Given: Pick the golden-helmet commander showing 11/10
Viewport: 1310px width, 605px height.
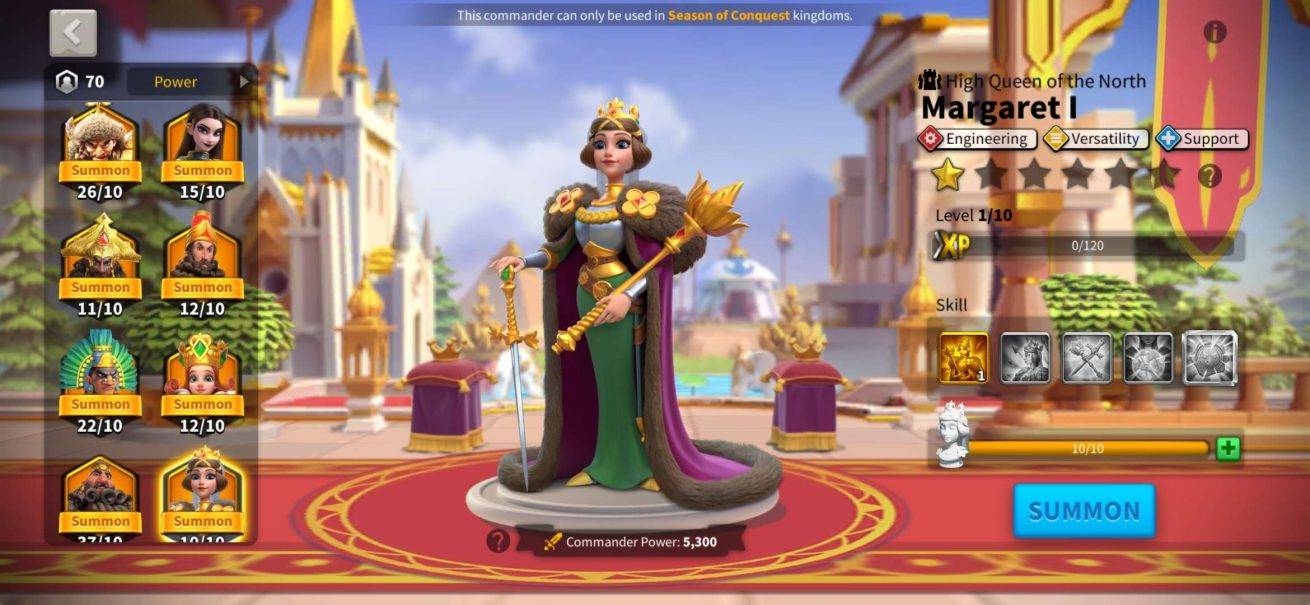Looking at the screenshot, I should (x=100, y=256).
